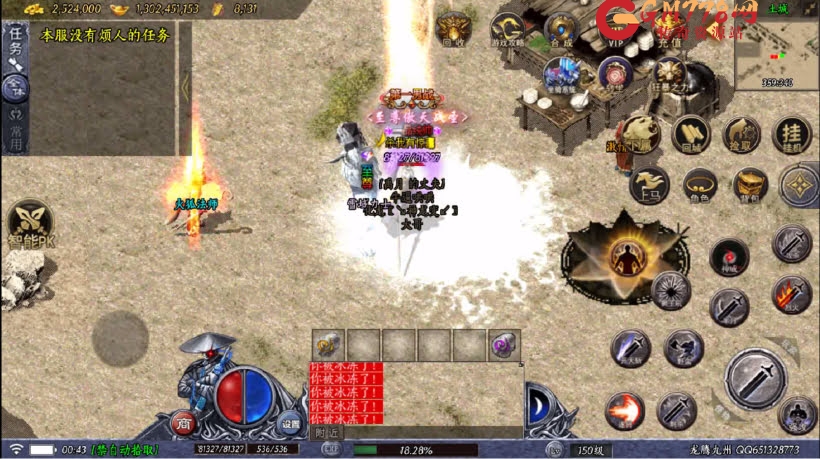Use the main sword attack button

tap(756, 380)
